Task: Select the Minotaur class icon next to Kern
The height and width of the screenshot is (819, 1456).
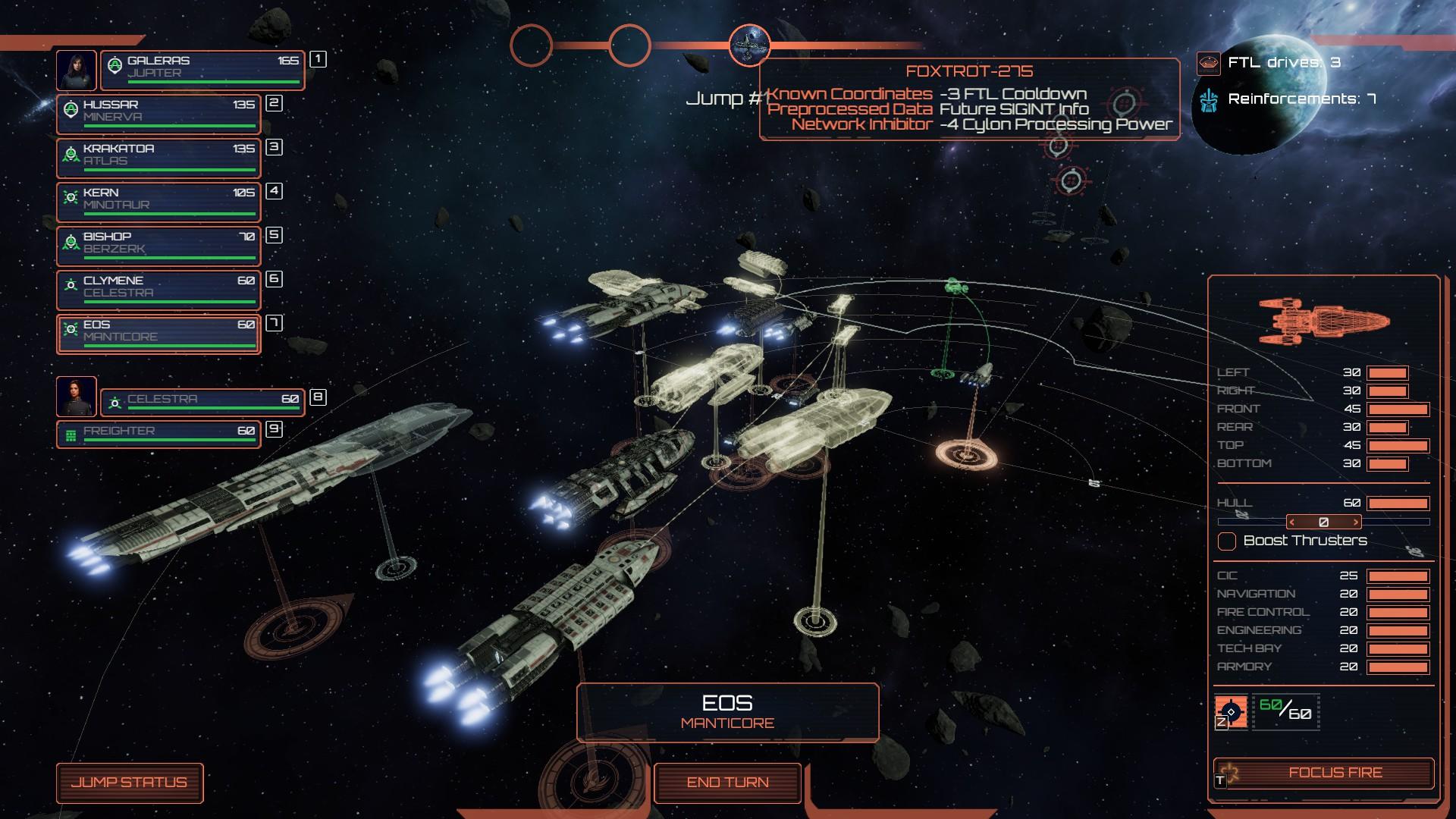Action: click(69, 197)
